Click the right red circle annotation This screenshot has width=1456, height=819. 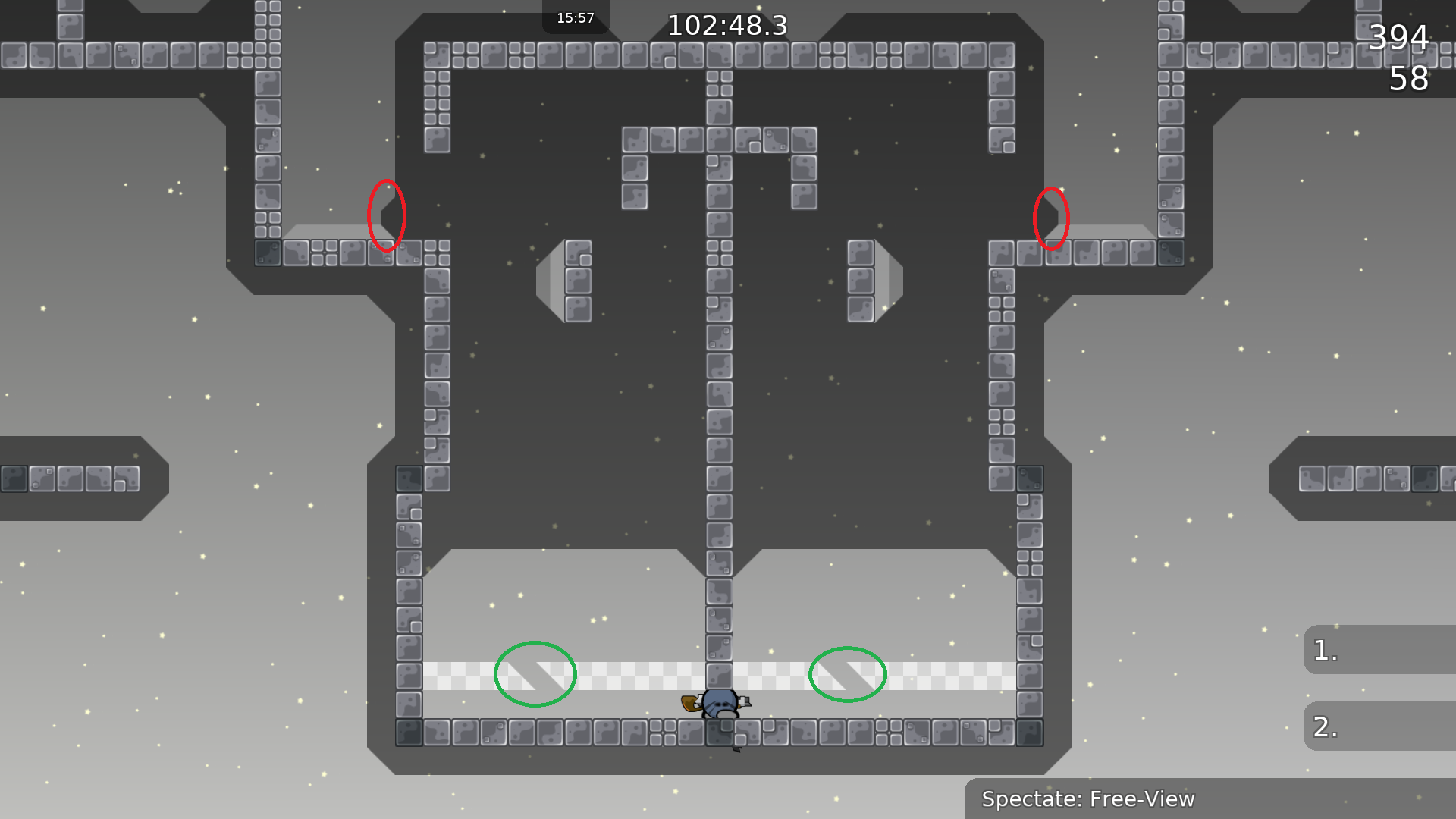(1051, 218)
